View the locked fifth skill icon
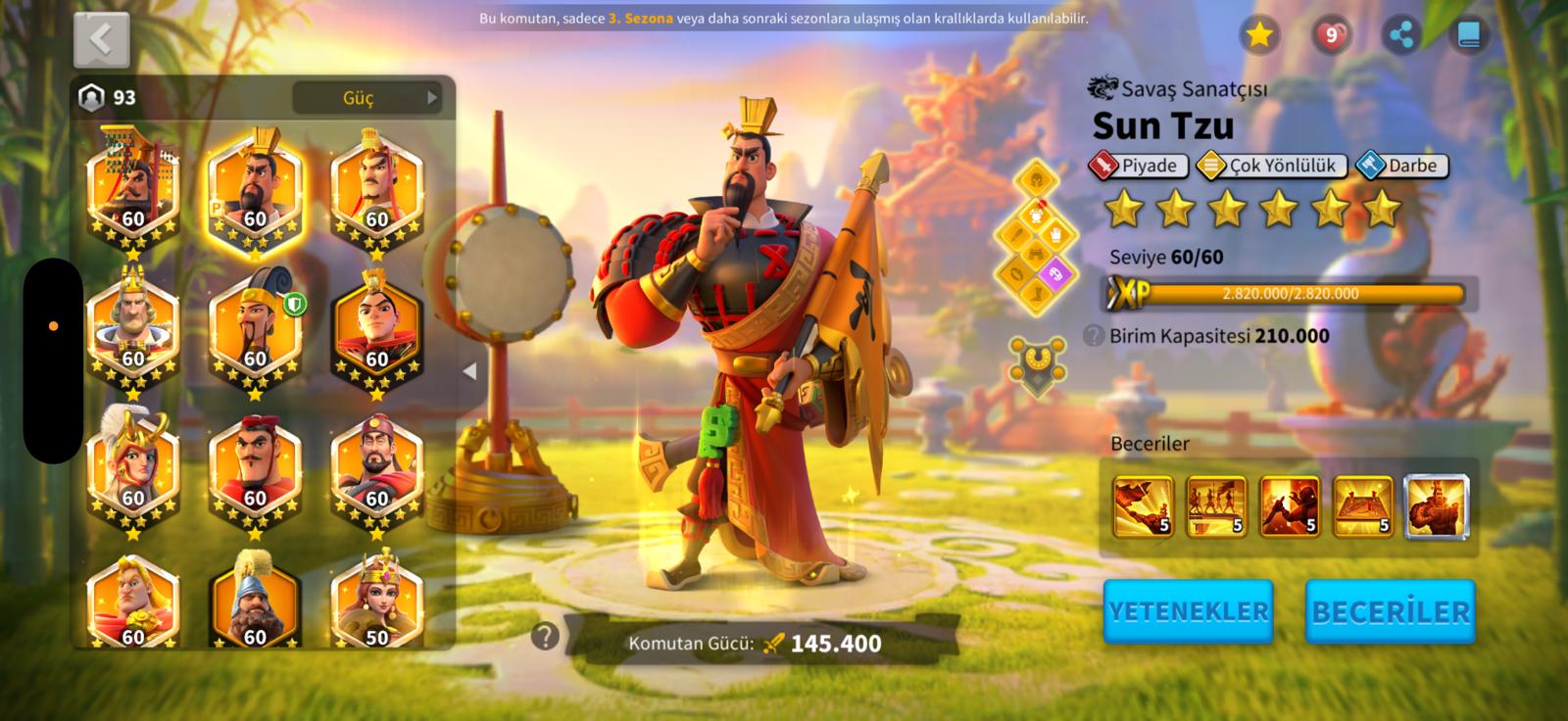The width and height of the screenshot is (1568, 721). pyautogui.click(x=1436, y=506)
